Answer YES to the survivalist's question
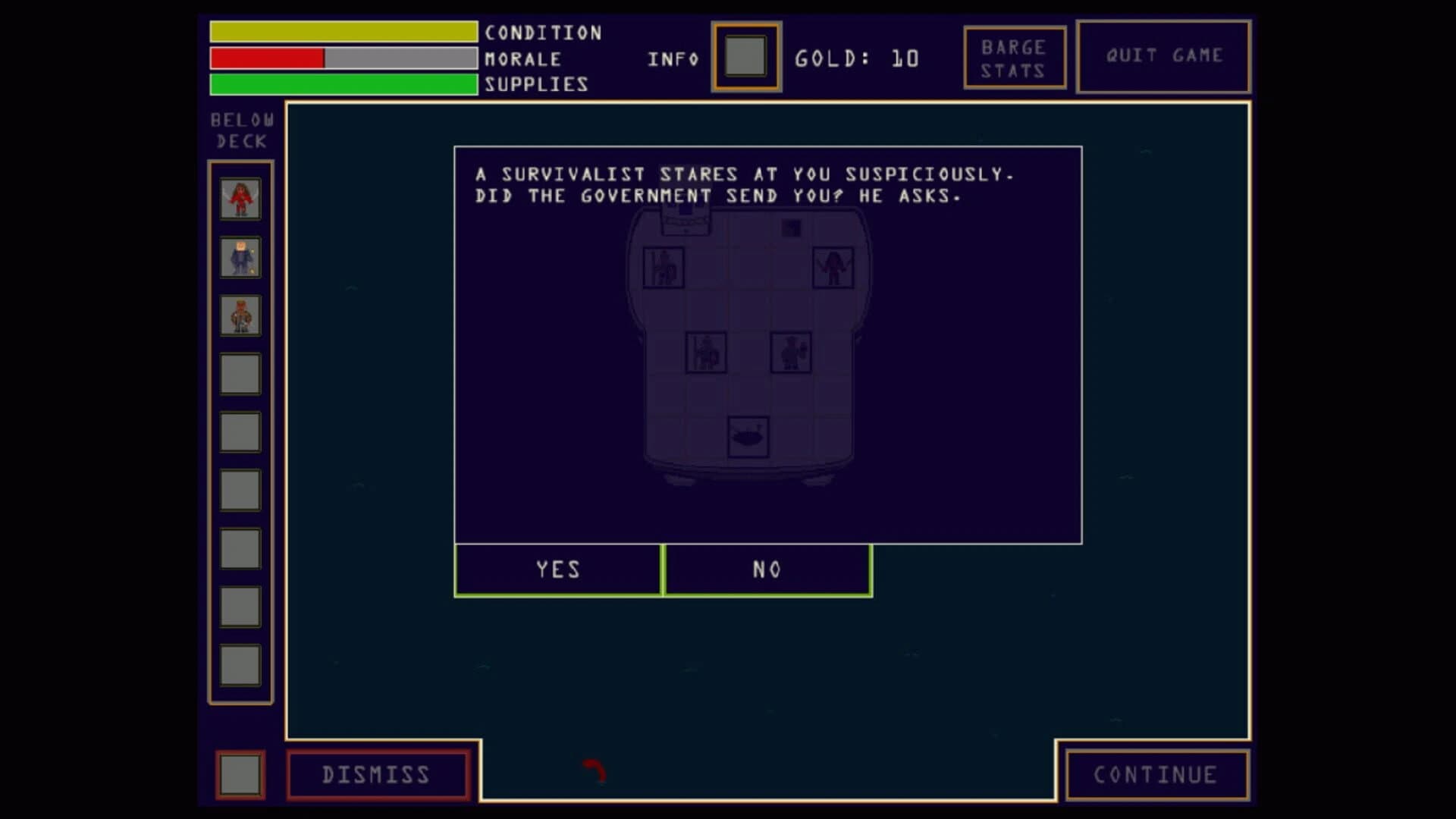Screen dimensions: 1456x819 [x=559, y=570]
